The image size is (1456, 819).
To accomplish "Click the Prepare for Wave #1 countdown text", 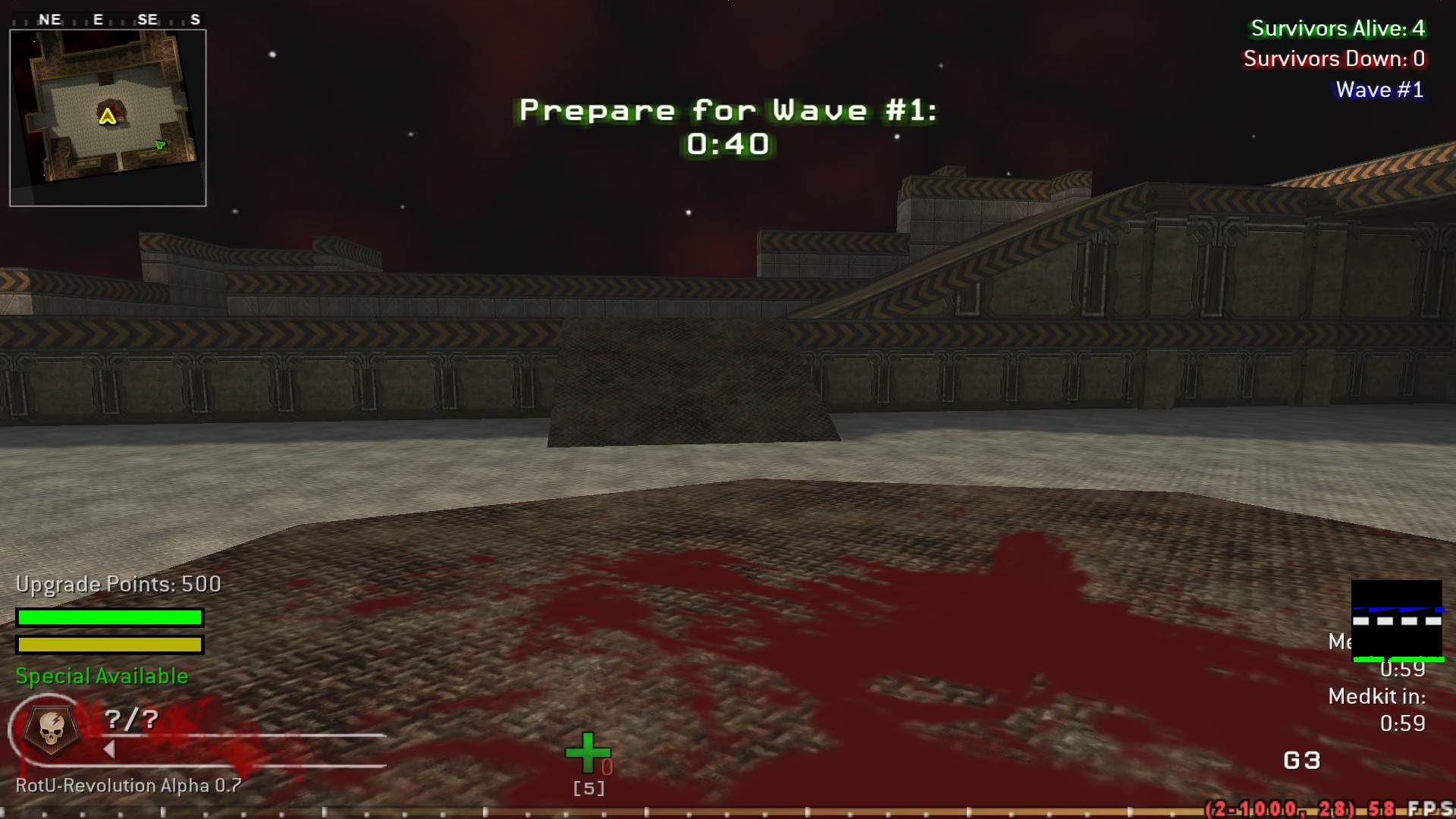I will click(726, 109).
